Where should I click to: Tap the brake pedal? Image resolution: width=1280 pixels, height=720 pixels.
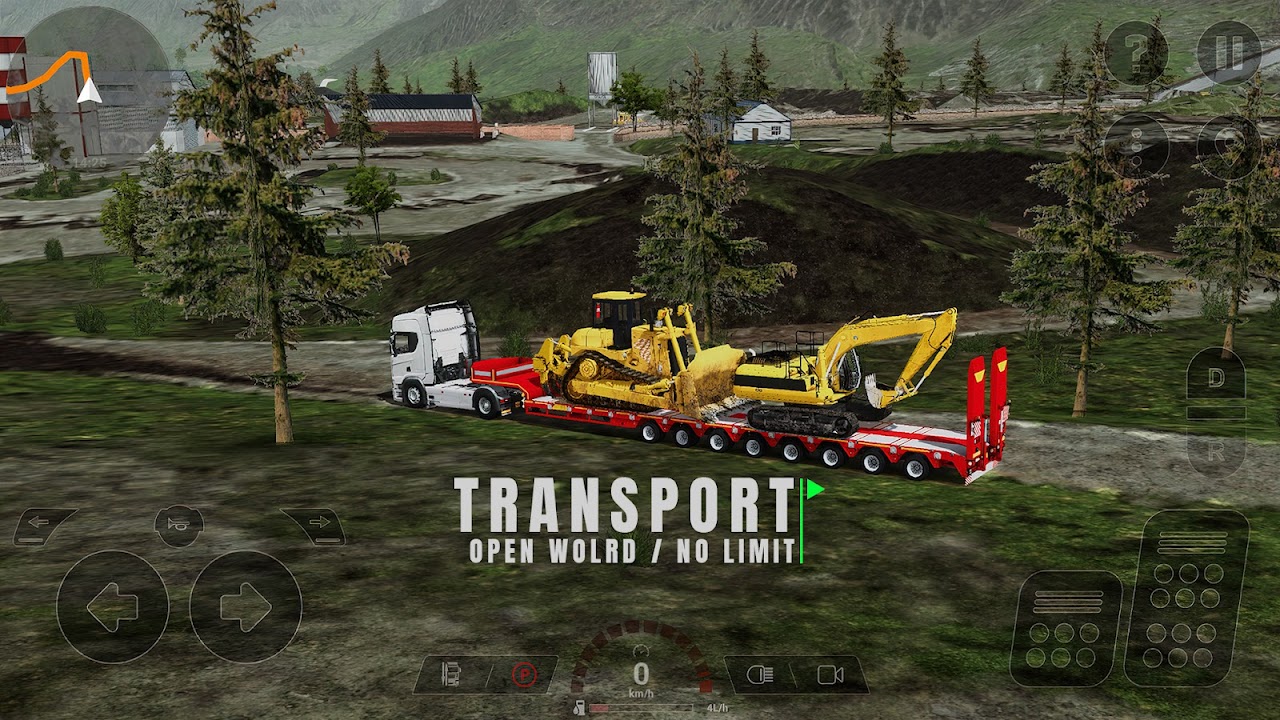[1066, 628]
